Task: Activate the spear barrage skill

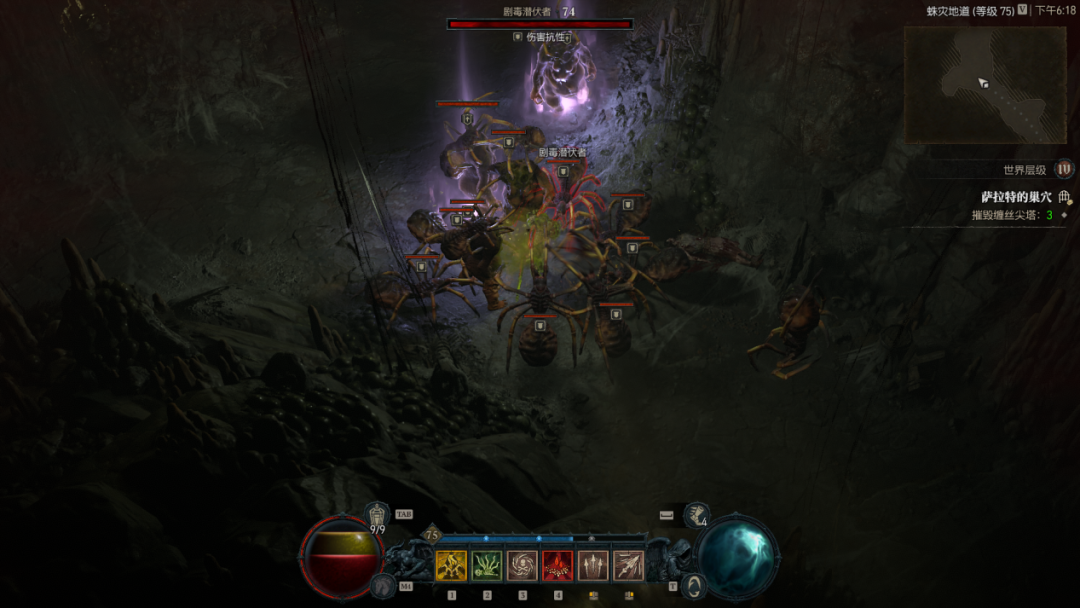Action: (x=628, y=566)
